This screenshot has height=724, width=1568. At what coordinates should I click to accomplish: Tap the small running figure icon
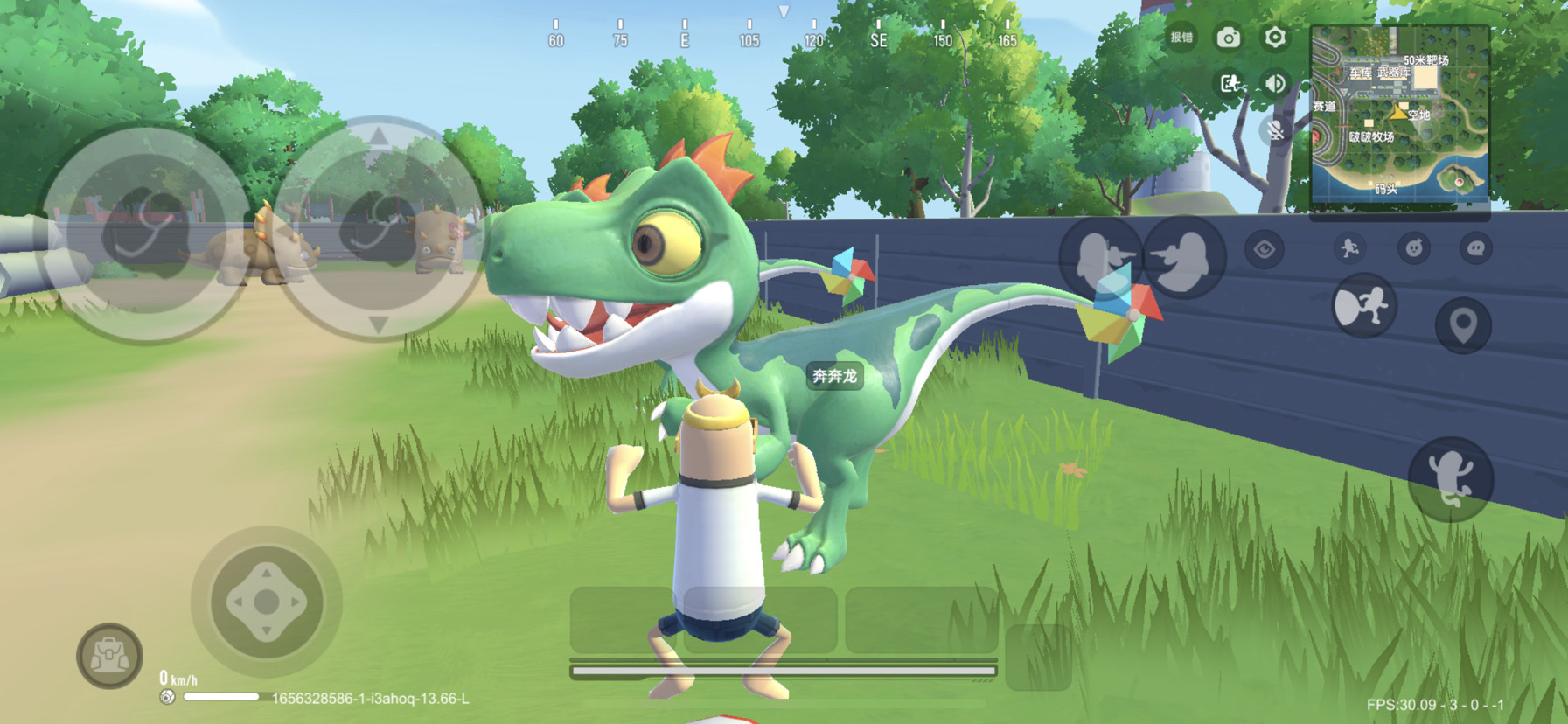tap(1349, 249)
